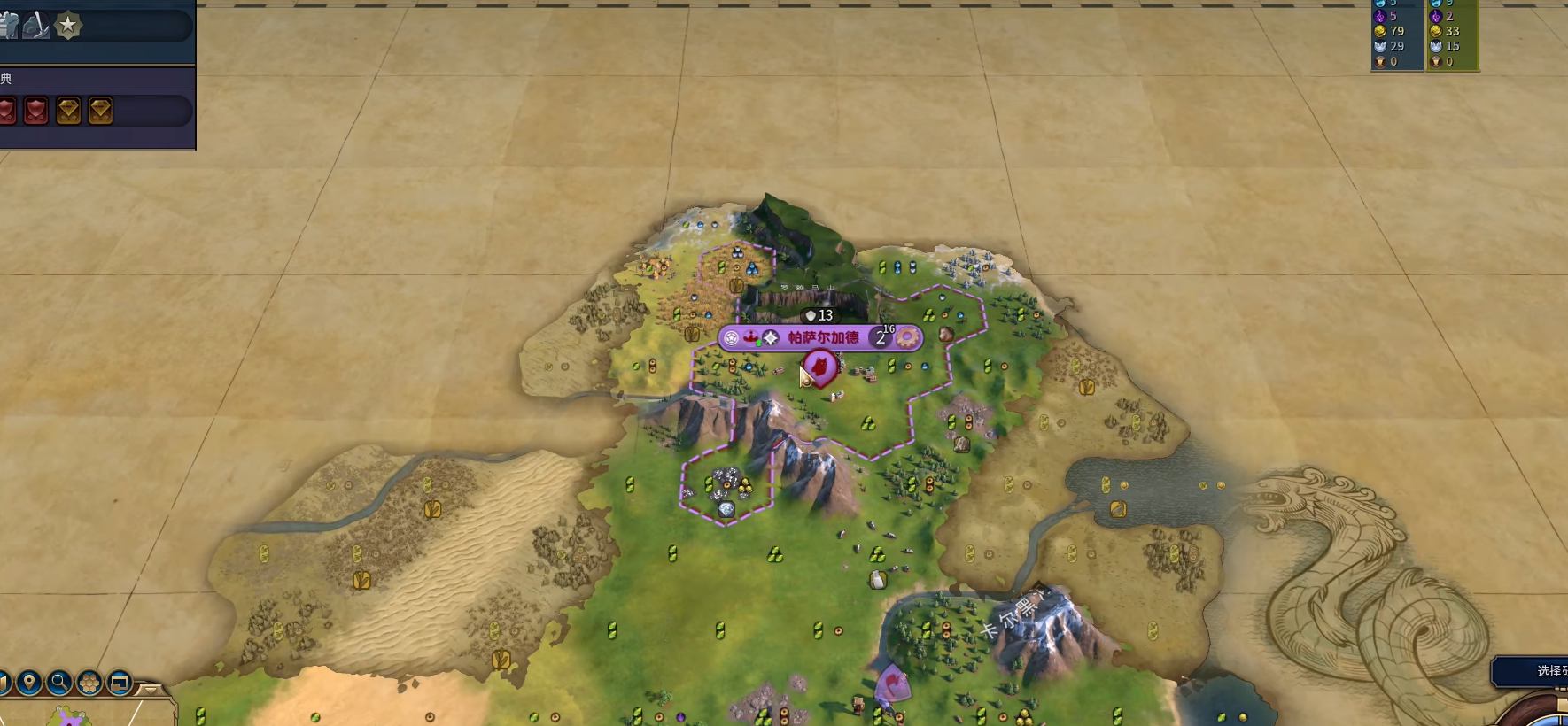Open the 帕萨尔加德 city banner

pyautogui.click(x=823, y=337)
